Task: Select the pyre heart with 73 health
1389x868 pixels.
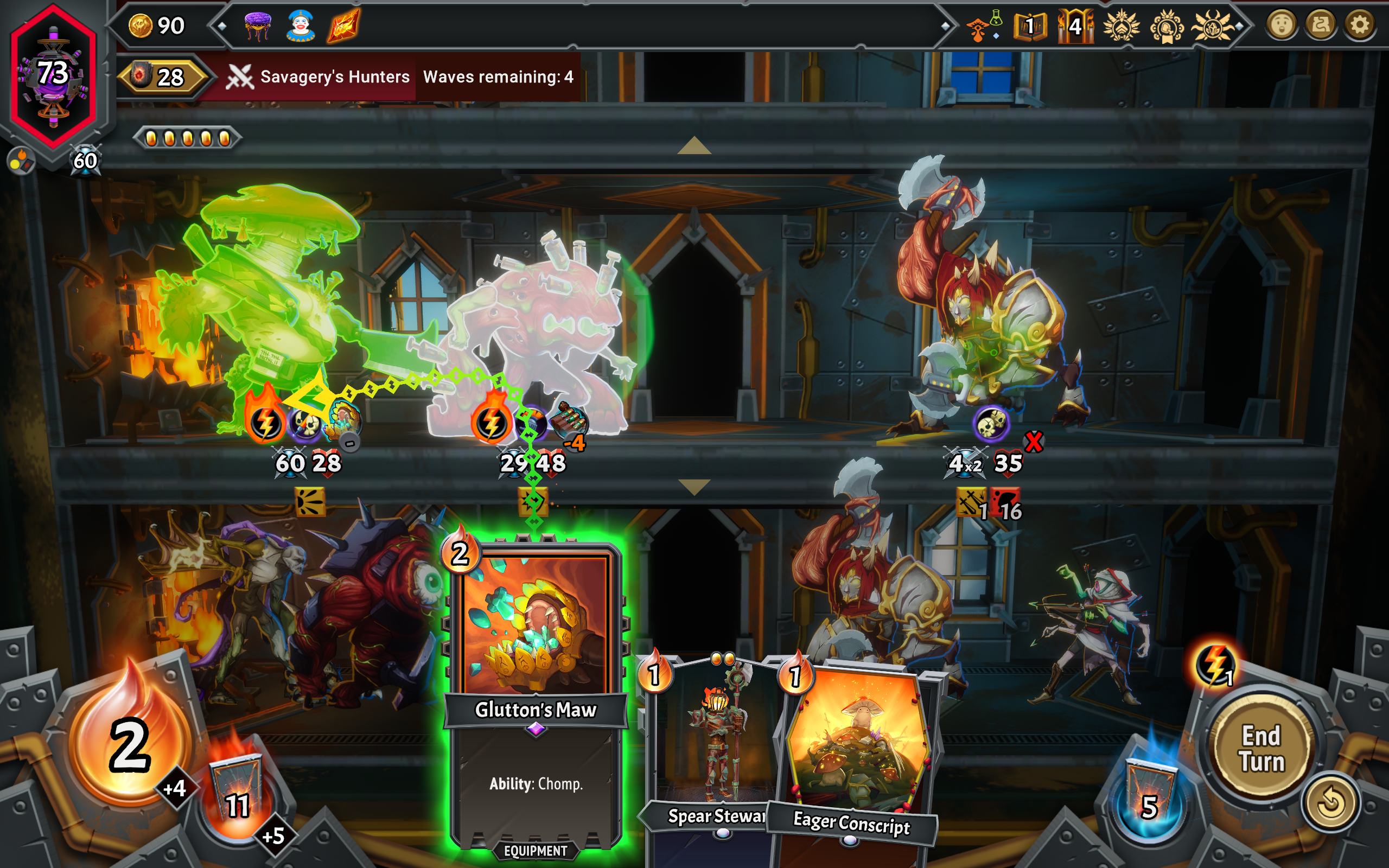Action: (53, 75)
